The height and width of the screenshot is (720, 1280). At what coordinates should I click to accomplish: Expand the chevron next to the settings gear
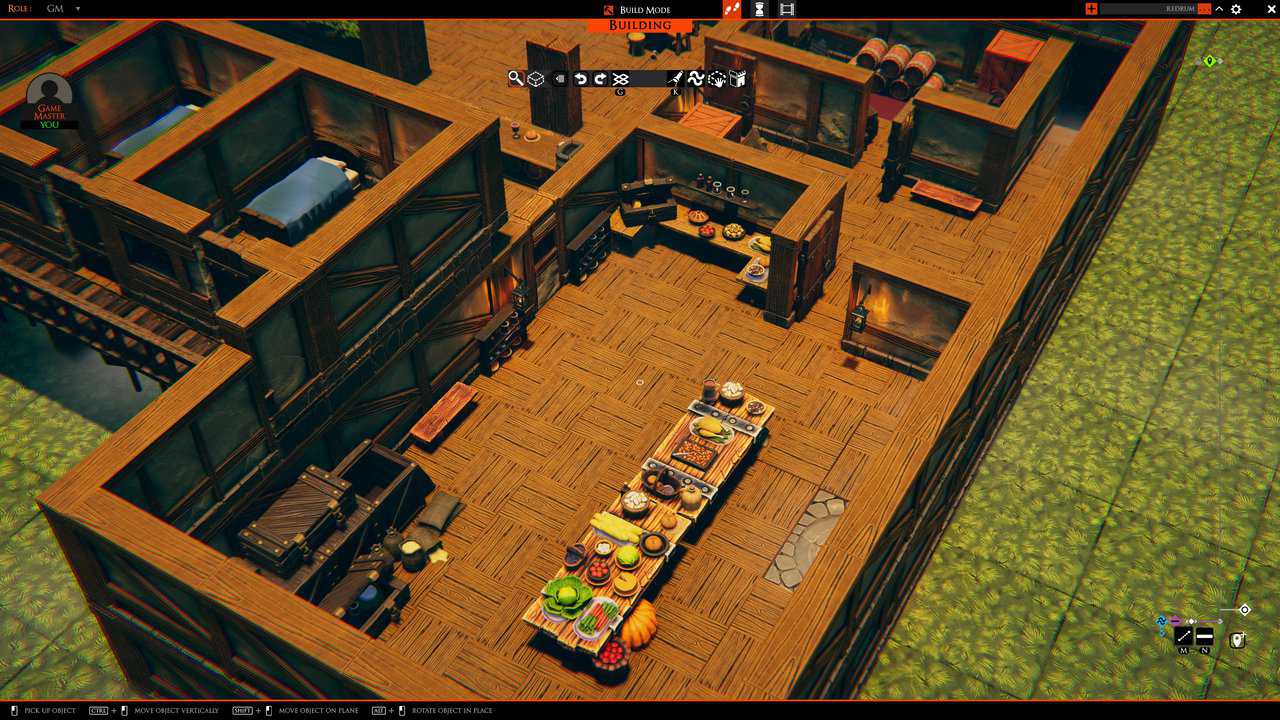tap(1219, 8)
